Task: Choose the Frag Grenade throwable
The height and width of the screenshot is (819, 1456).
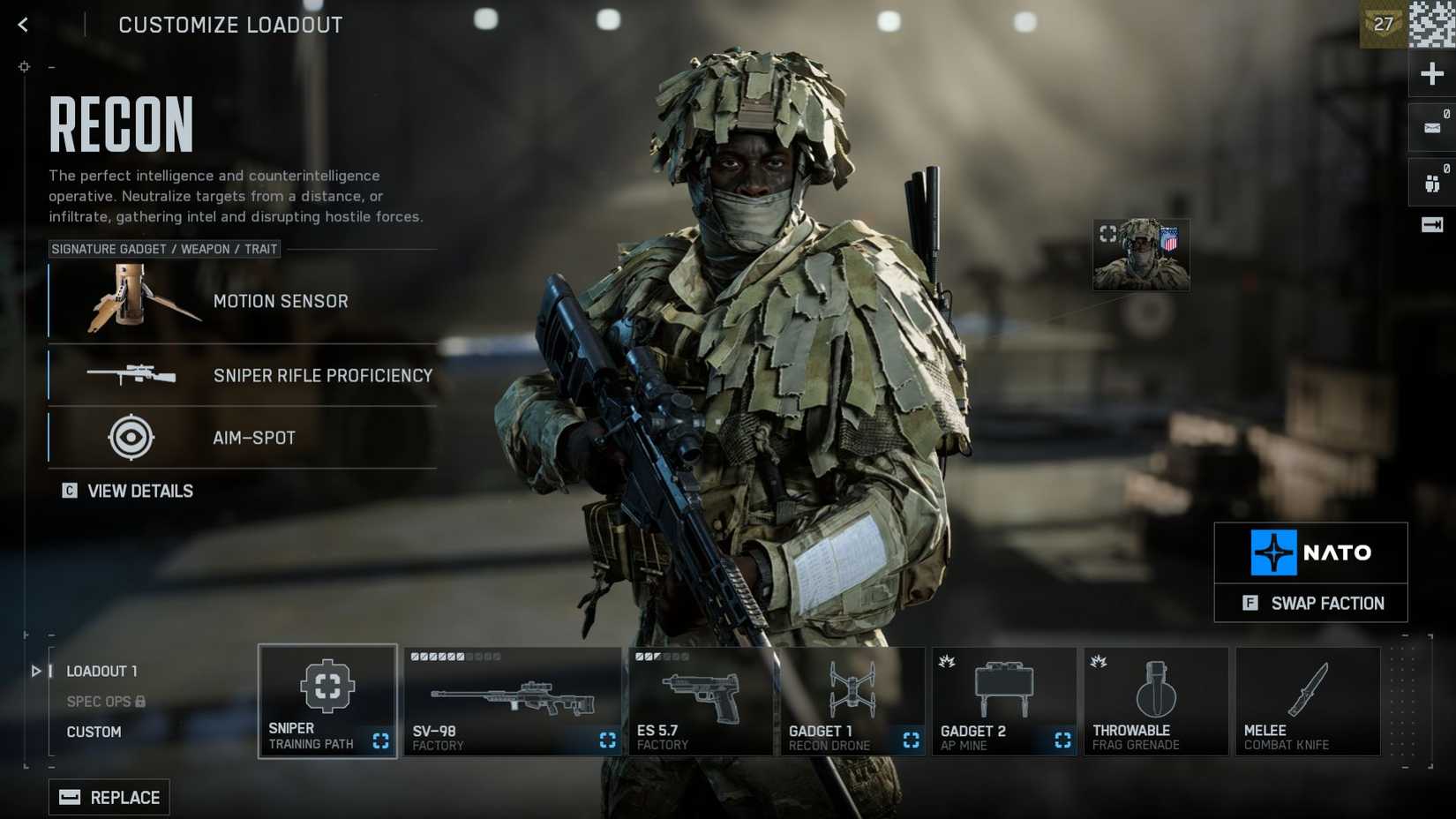Action: click(x=1155, y=700)
